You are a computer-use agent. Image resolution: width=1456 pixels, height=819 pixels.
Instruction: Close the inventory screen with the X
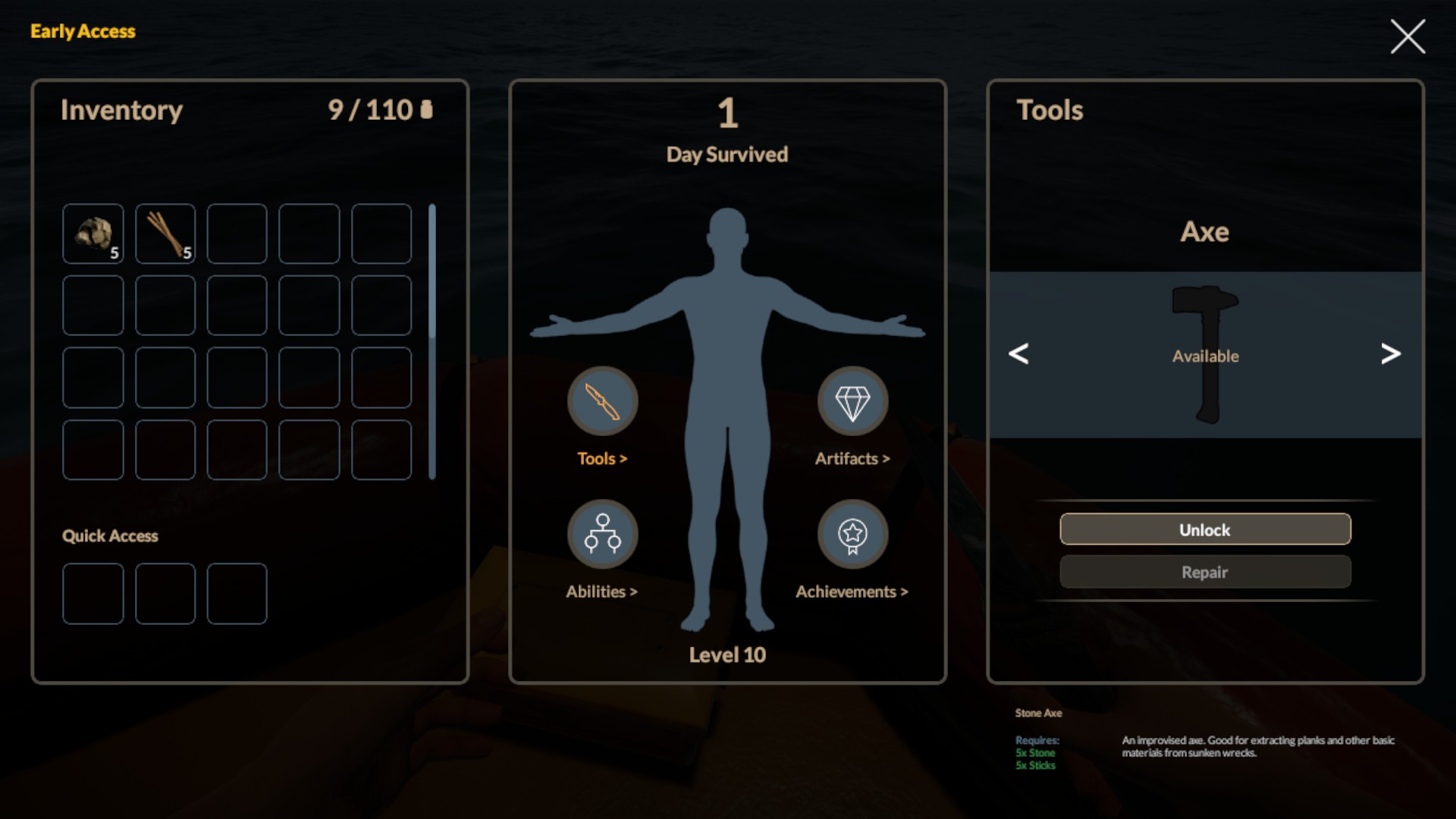click(1407, 36)
